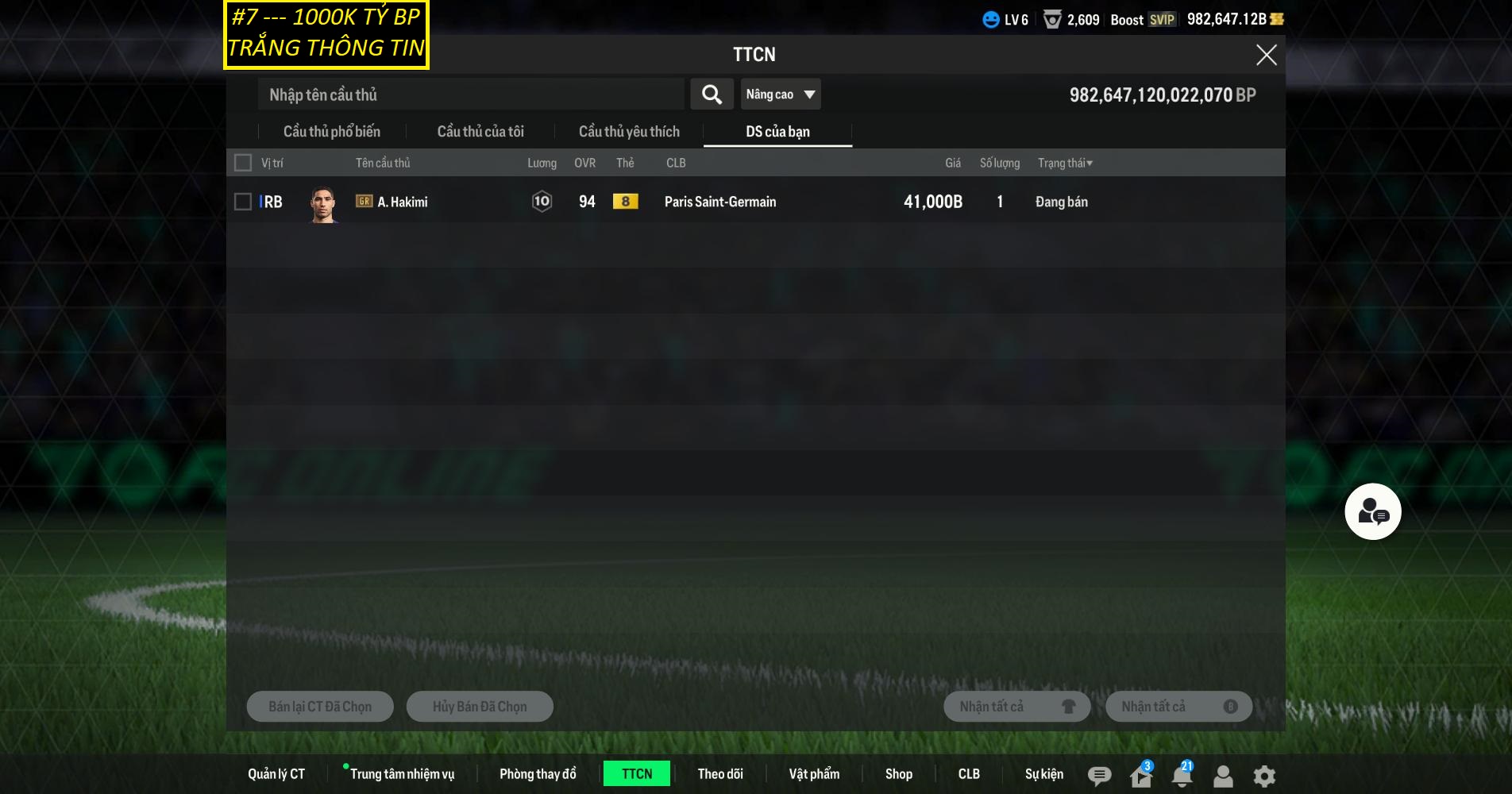
Task: Open the Cầu thủ yêu thích tab
Action: (629, 132)
